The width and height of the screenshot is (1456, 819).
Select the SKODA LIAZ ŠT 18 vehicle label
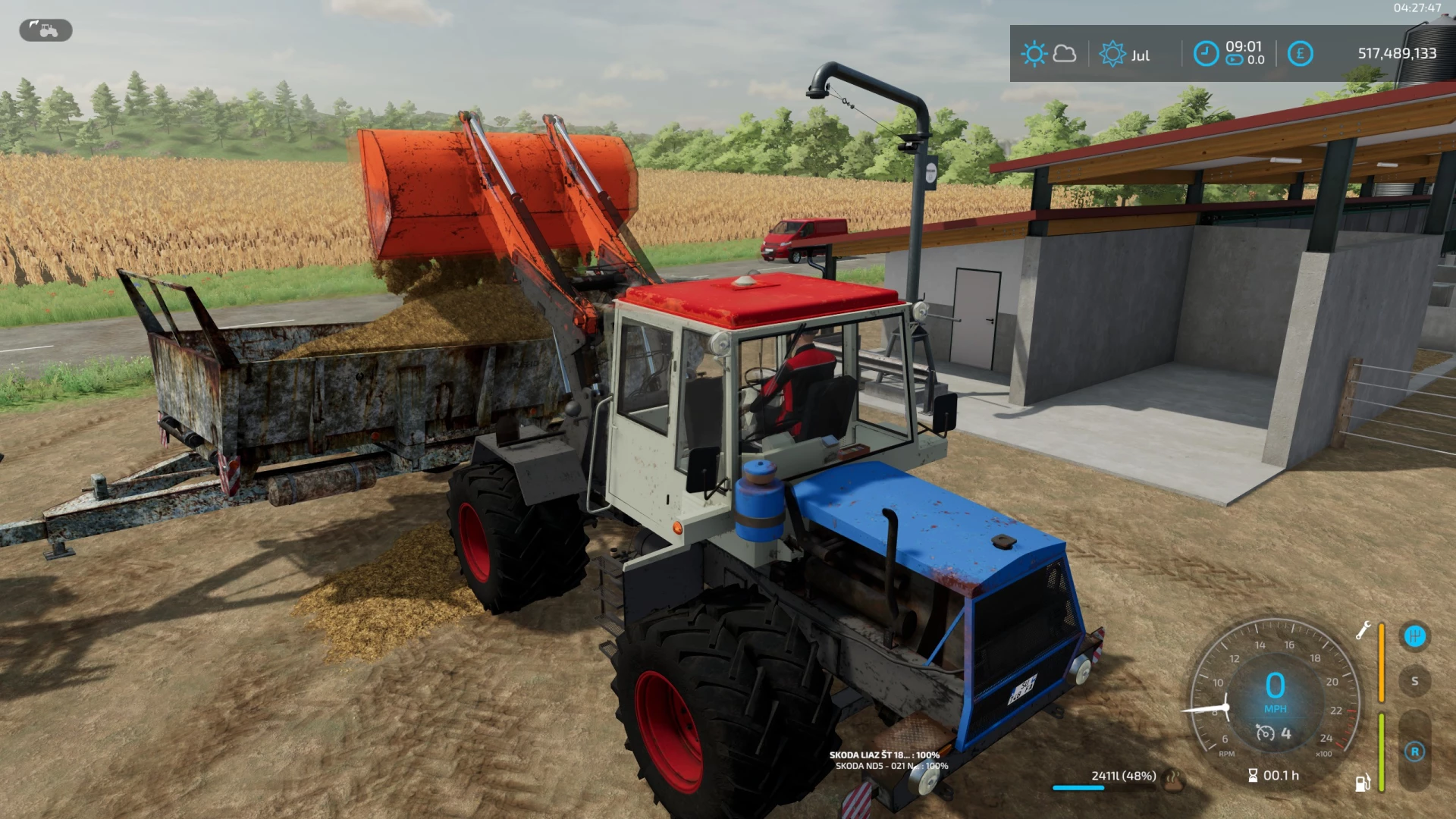883,755
